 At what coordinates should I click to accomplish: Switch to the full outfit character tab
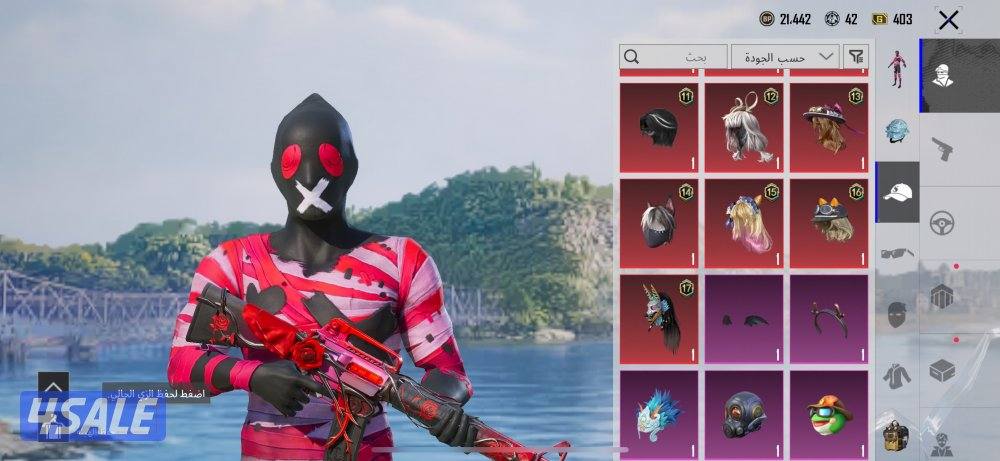[x=897, y=69]
